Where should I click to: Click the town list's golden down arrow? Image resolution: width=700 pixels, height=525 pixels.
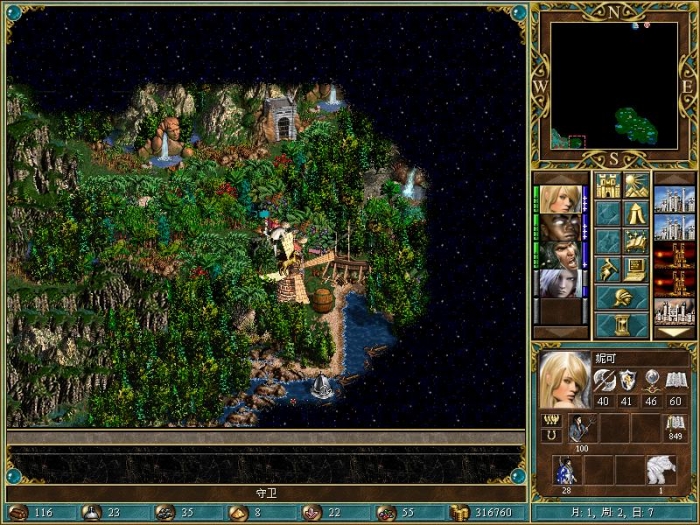tap(673, 333)
